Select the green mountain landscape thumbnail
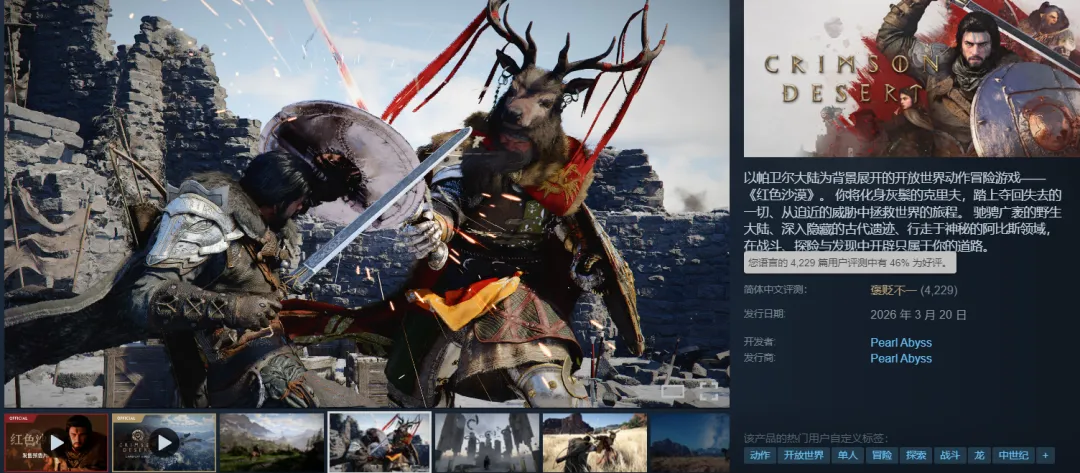Viewport: 1080px width, 473px height. pyautogui.click(x=271, y=442)
